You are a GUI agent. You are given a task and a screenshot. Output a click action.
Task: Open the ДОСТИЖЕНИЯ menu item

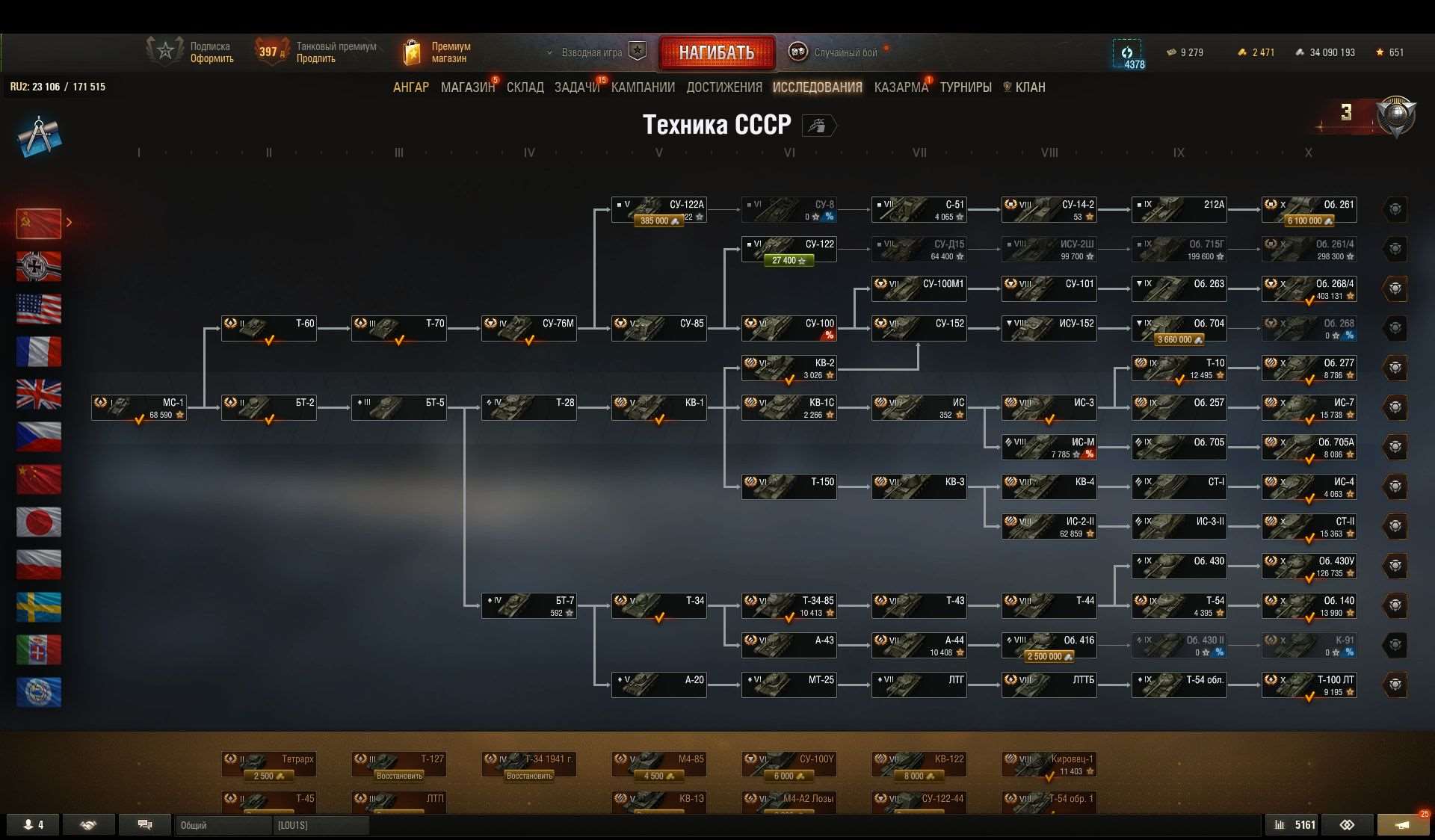tap(726, 87)
